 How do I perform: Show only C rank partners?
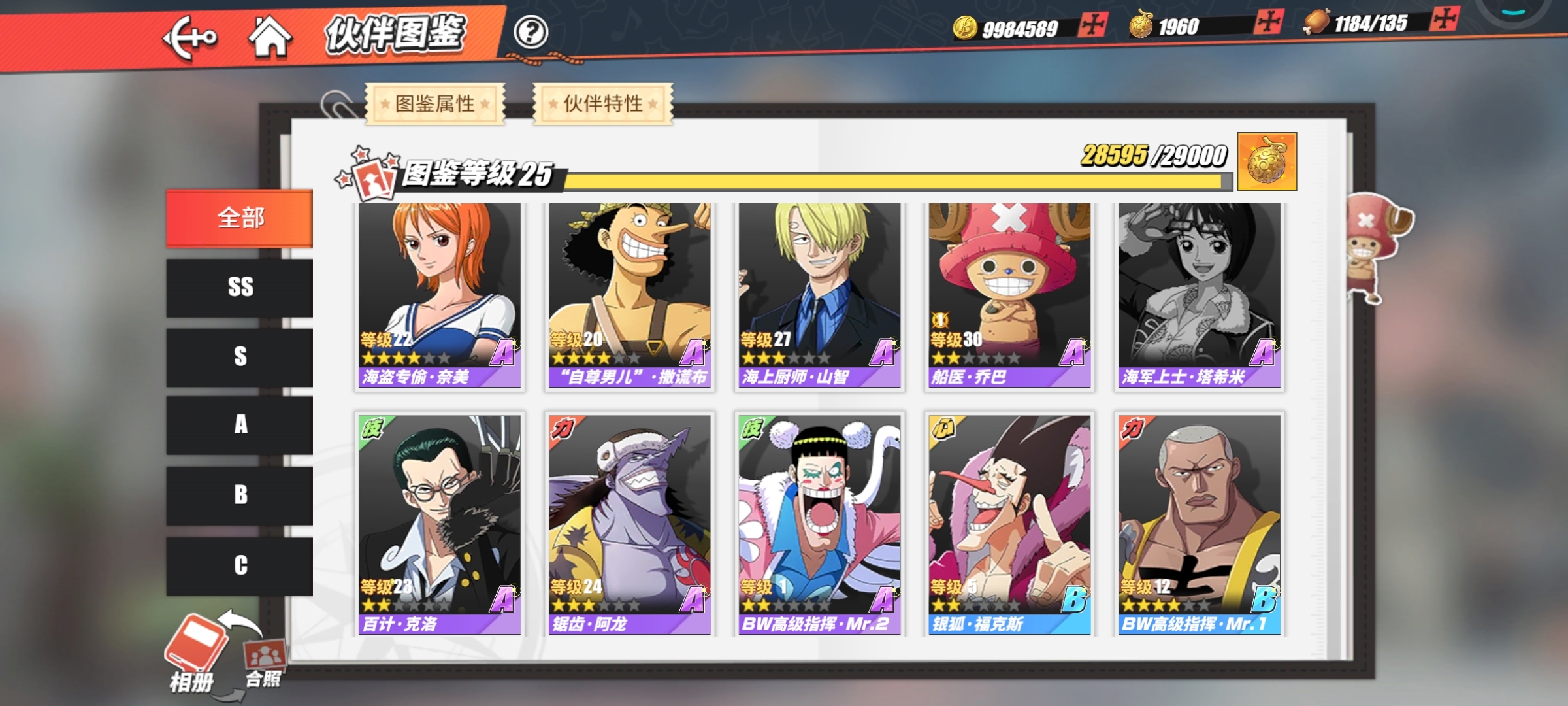(240, 565)
